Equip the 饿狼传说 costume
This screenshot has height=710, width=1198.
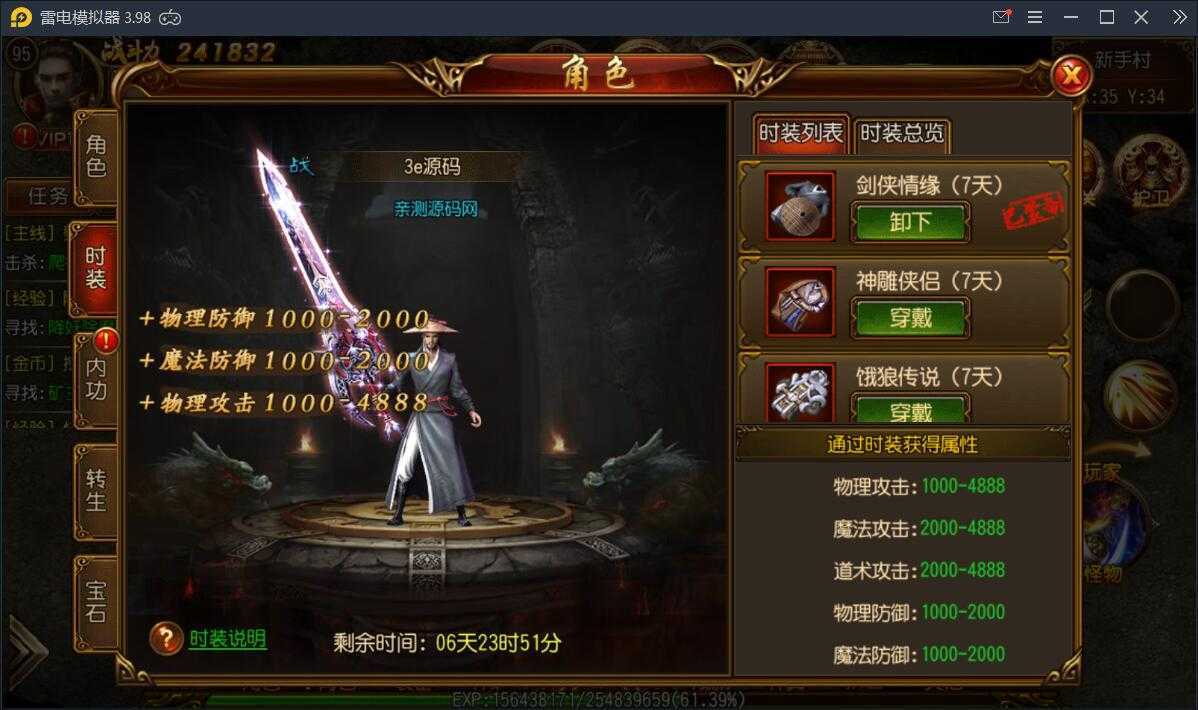pos(909,410)
